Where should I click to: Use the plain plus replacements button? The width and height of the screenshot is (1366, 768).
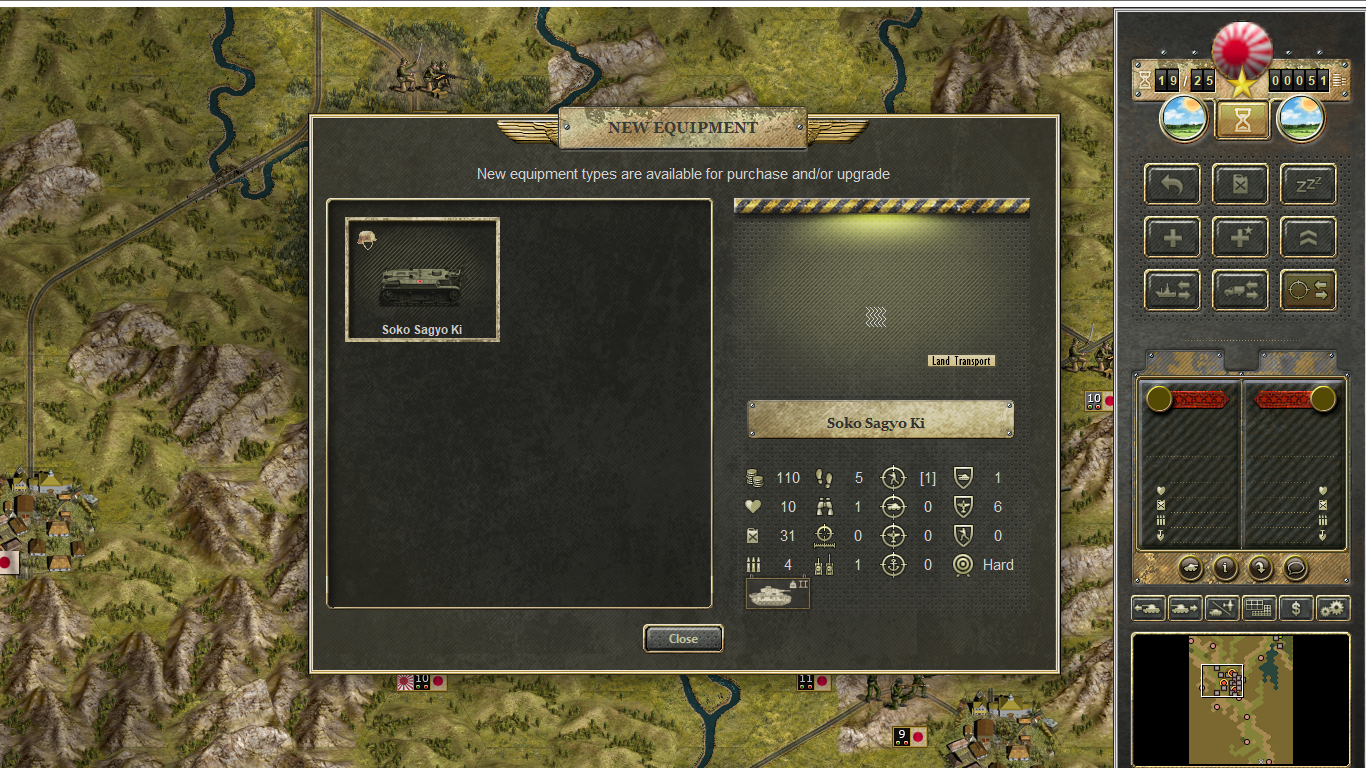[x=1172, y=238]
